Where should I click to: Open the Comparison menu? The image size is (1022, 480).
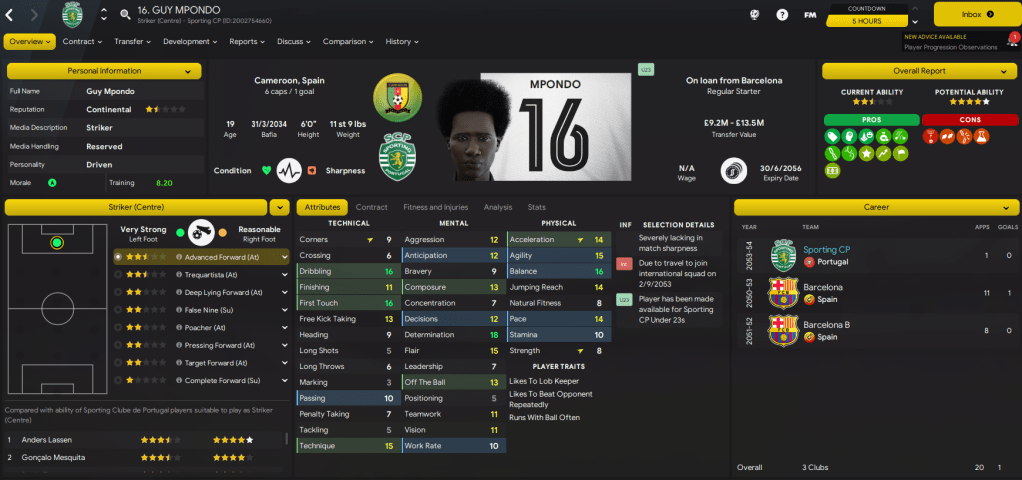(348, 42)
